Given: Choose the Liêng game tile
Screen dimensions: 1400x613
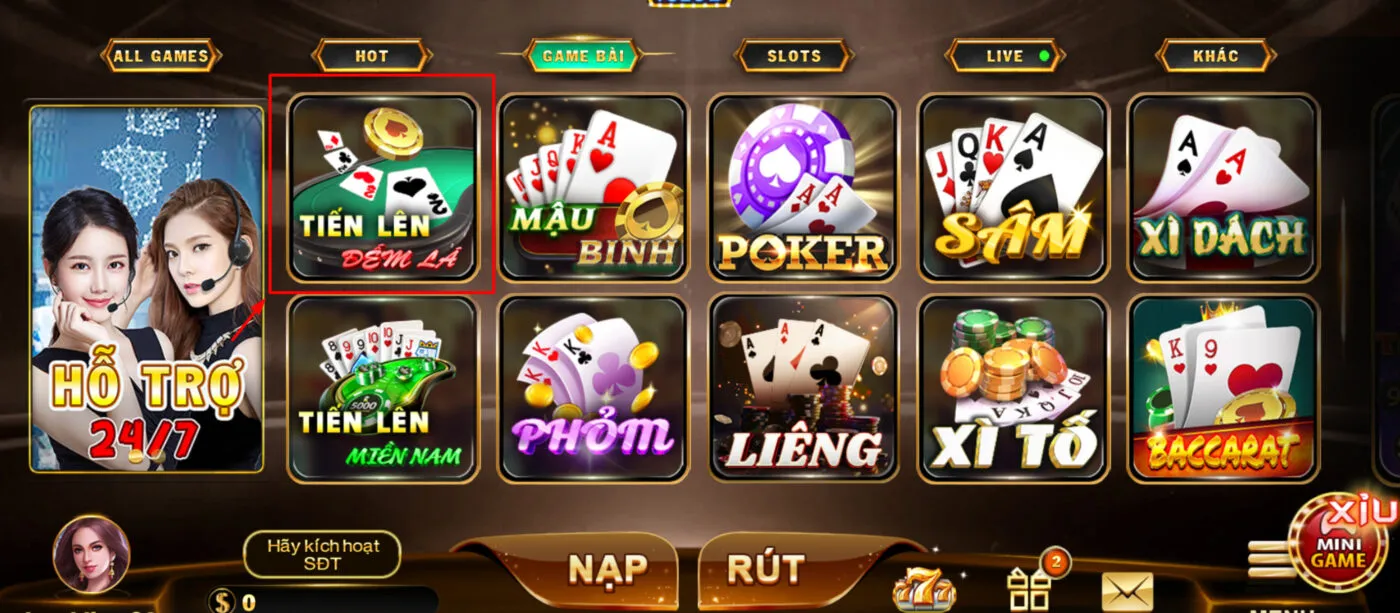Looking at the screenshot, I should point(803,387).
